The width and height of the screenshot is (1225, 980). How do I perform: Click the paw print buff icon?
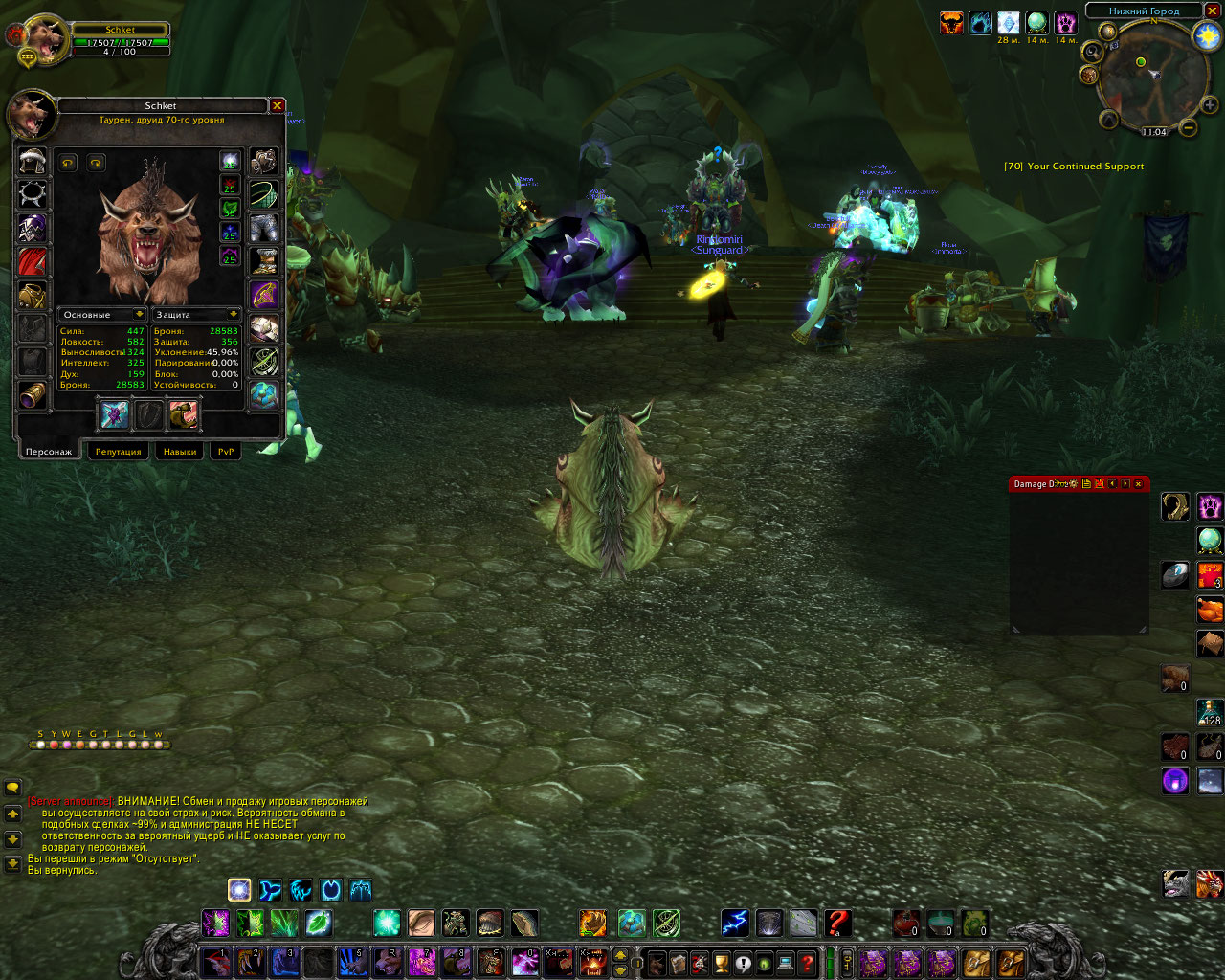pos(1064,23)
